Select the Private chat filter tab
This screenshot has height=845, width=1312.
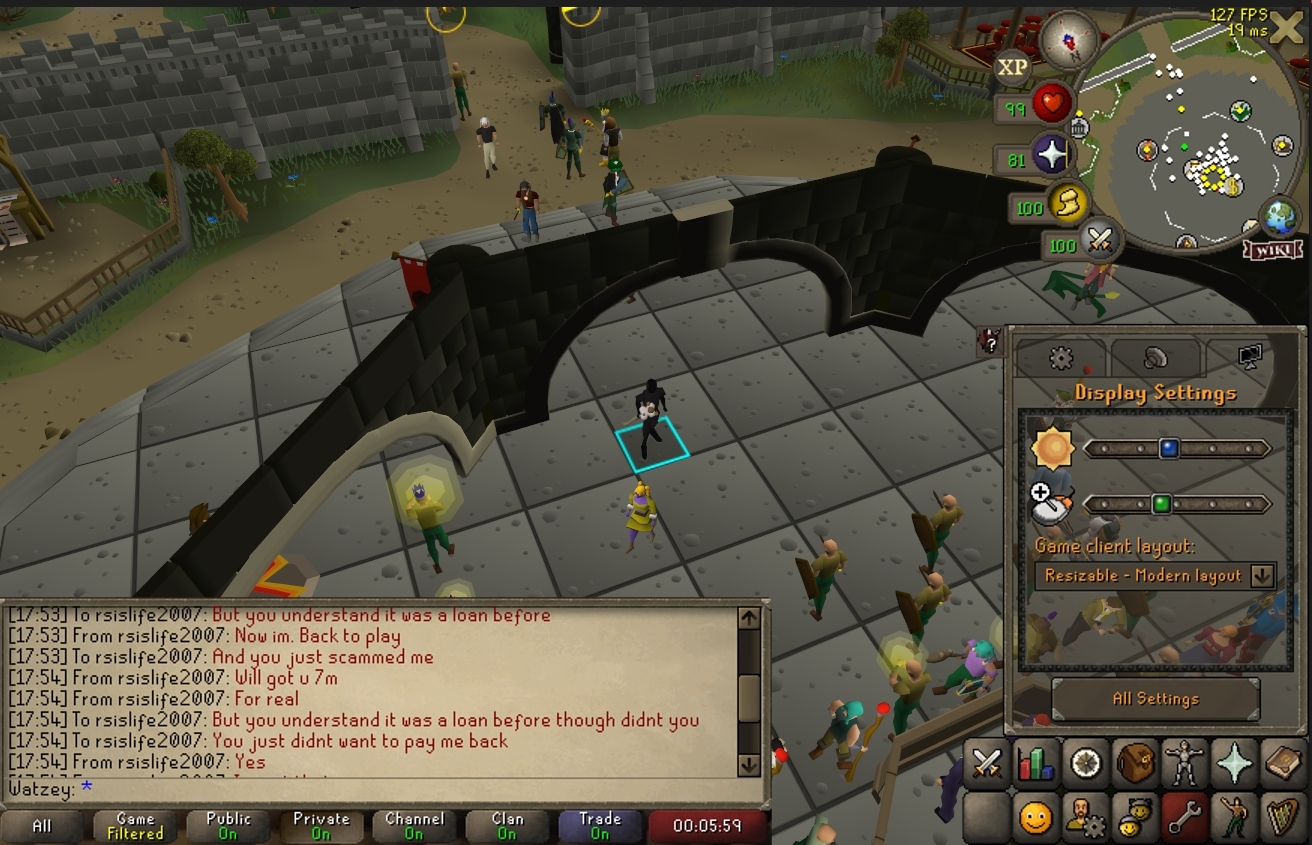(321, 825)
